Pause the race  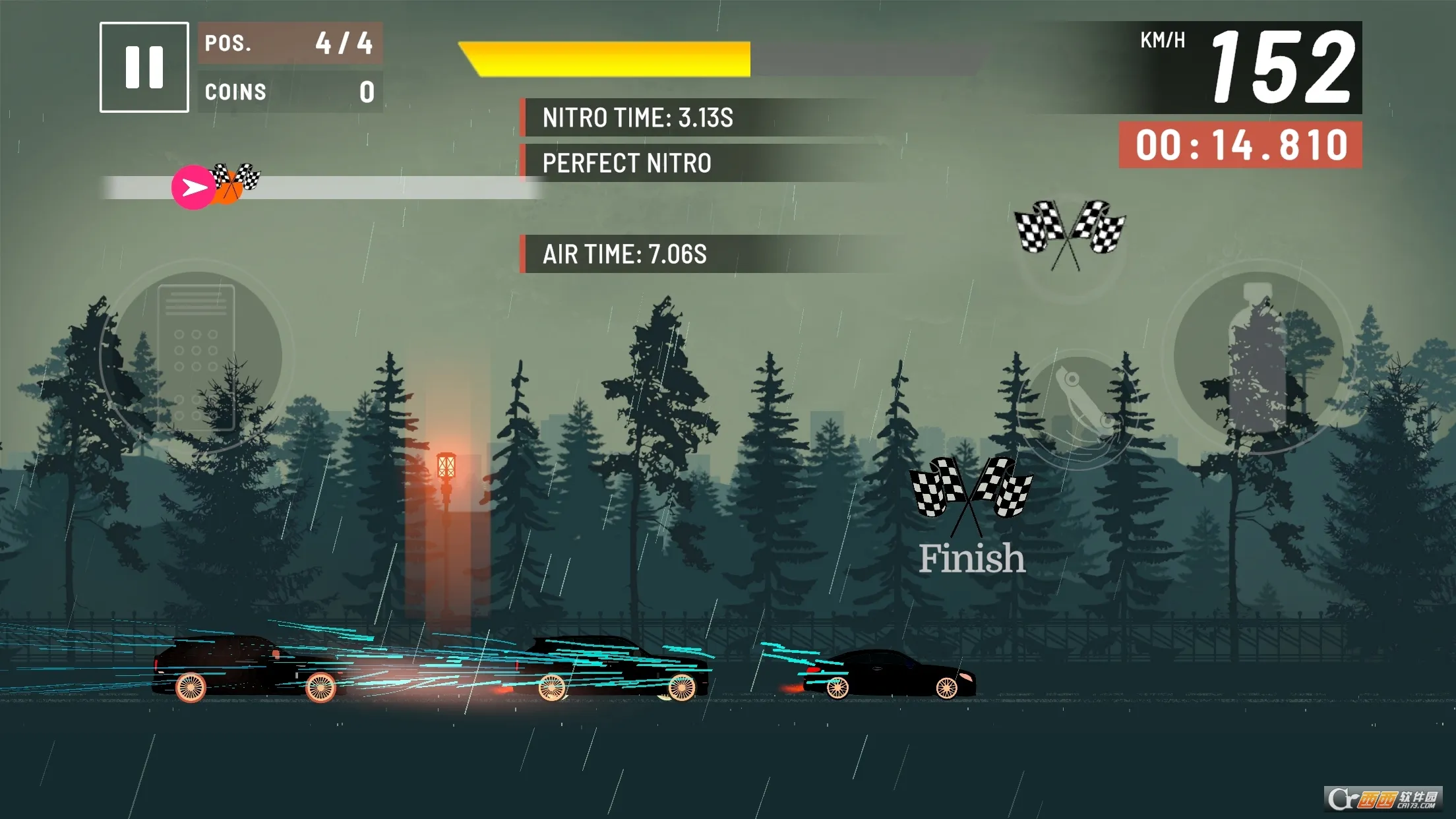[x=144, y=67]
